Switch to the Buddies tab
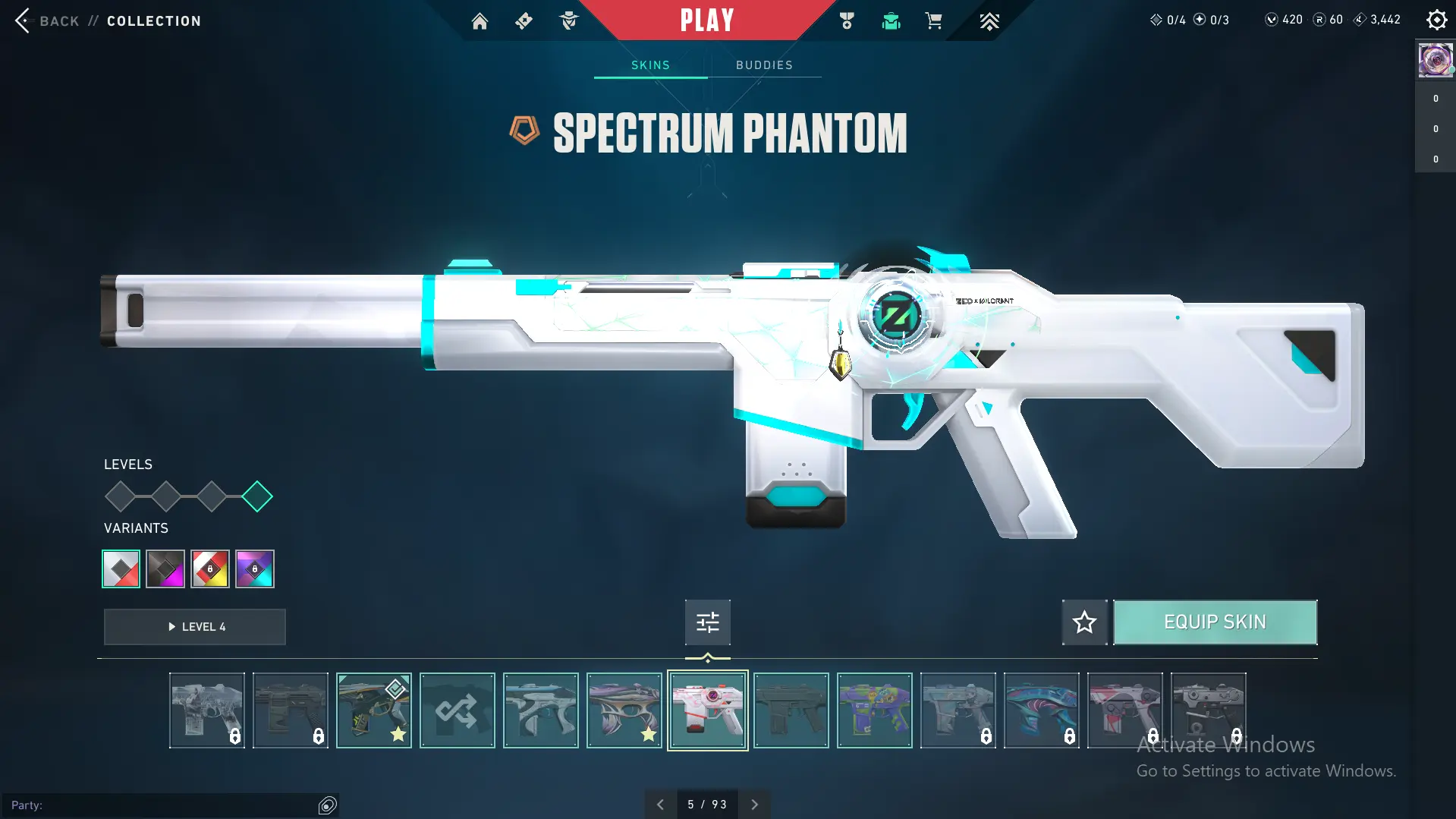Image resolution: width=1456 pixels, height=819 pixels. coord(764,65)
